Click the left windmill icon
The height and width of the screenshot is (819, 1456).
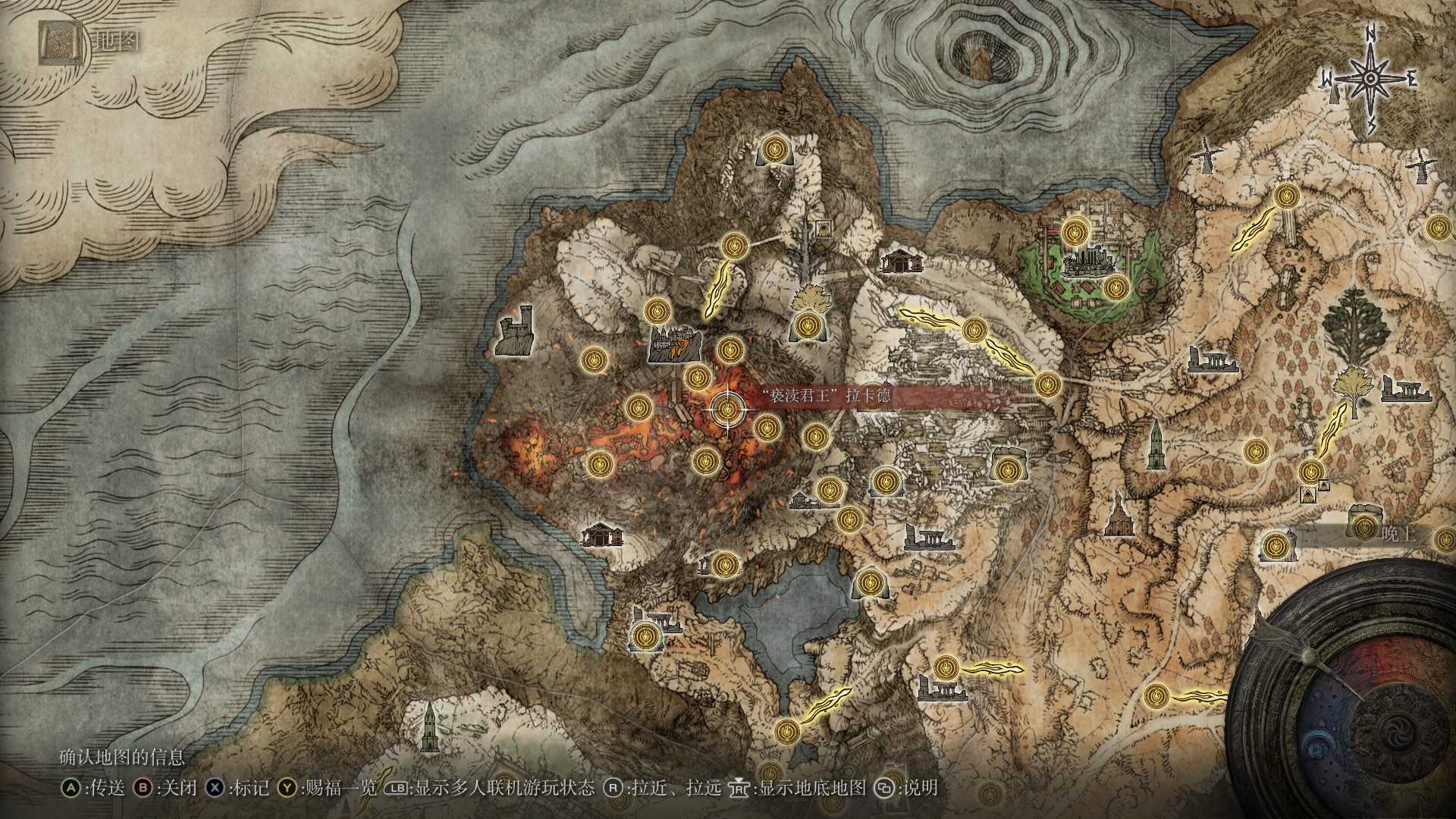click(x=1205, y=156)
